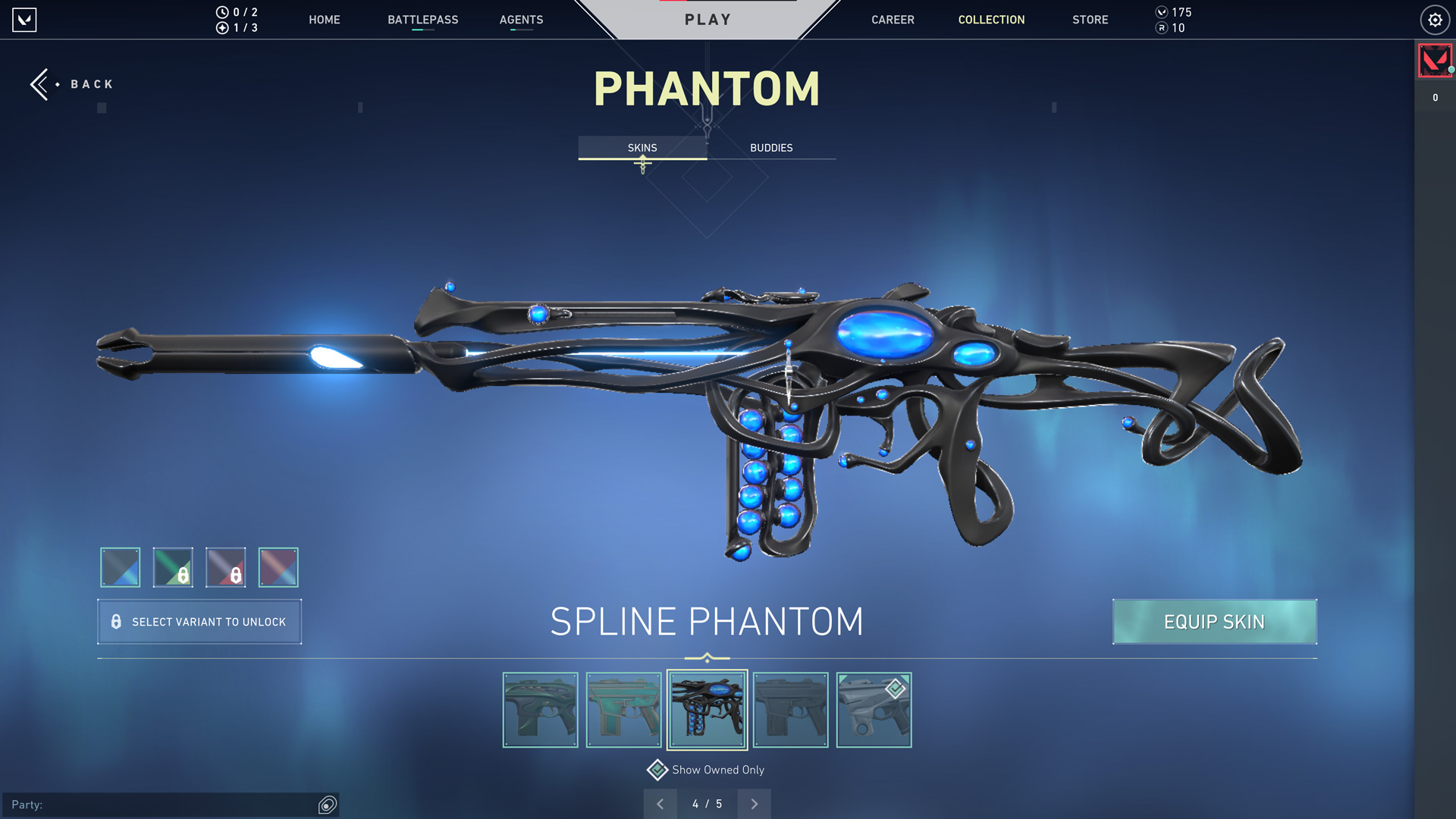The image size is (1456, 819).
Task: Open the settings gear menu
Action: pos(1434,20)
